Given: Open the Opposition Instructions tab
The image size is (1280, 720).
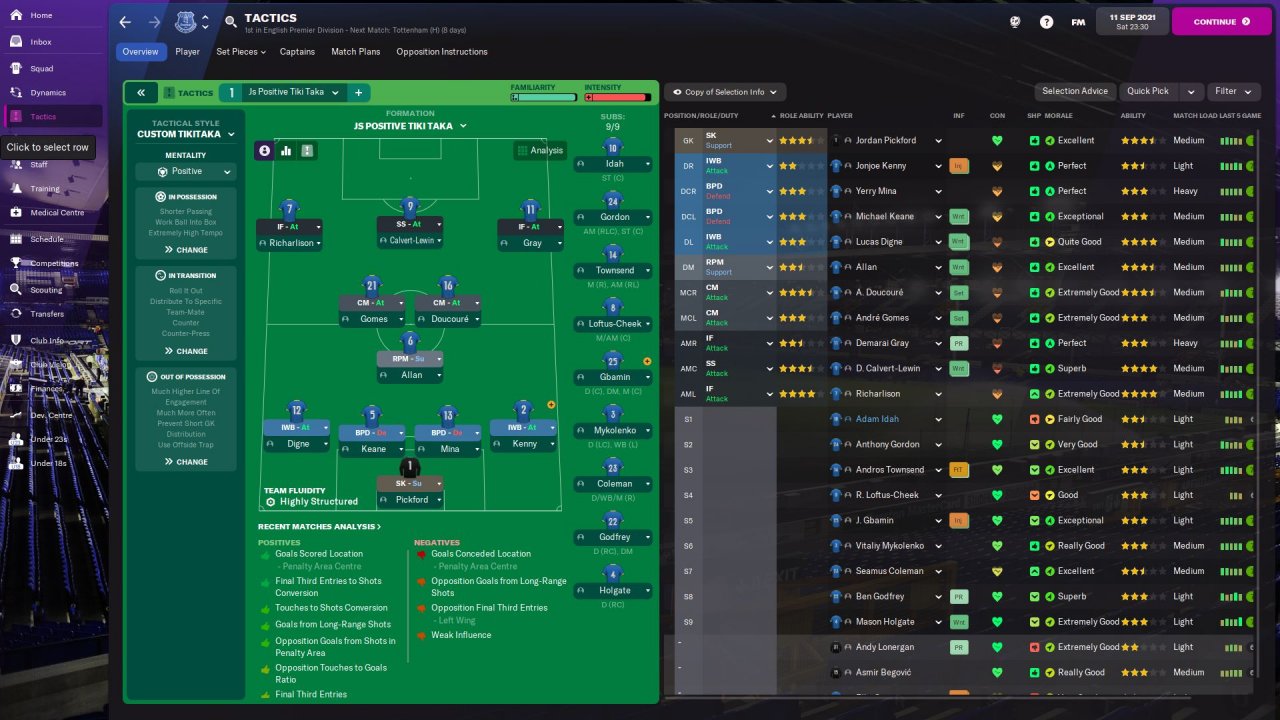Looking at the screenshot, I should pyautogui.click(x=442, y=51).
